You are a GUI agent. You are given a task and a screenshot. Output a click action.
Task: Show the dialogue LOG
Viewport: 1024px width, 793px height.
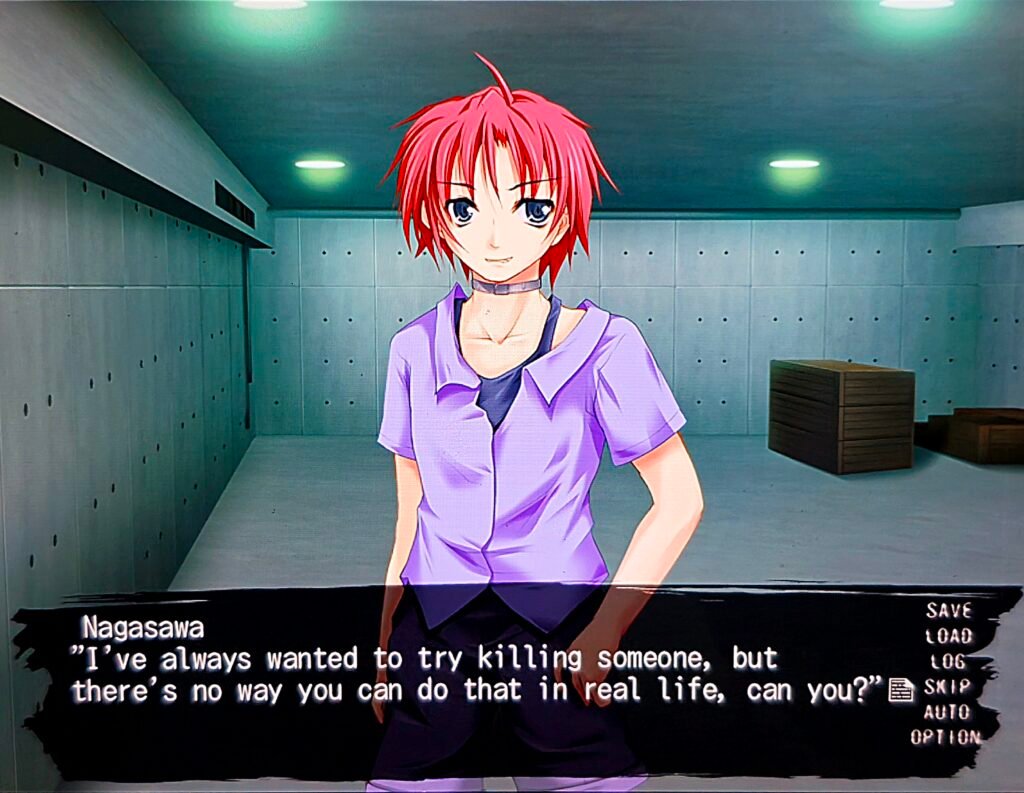point(948,661)
